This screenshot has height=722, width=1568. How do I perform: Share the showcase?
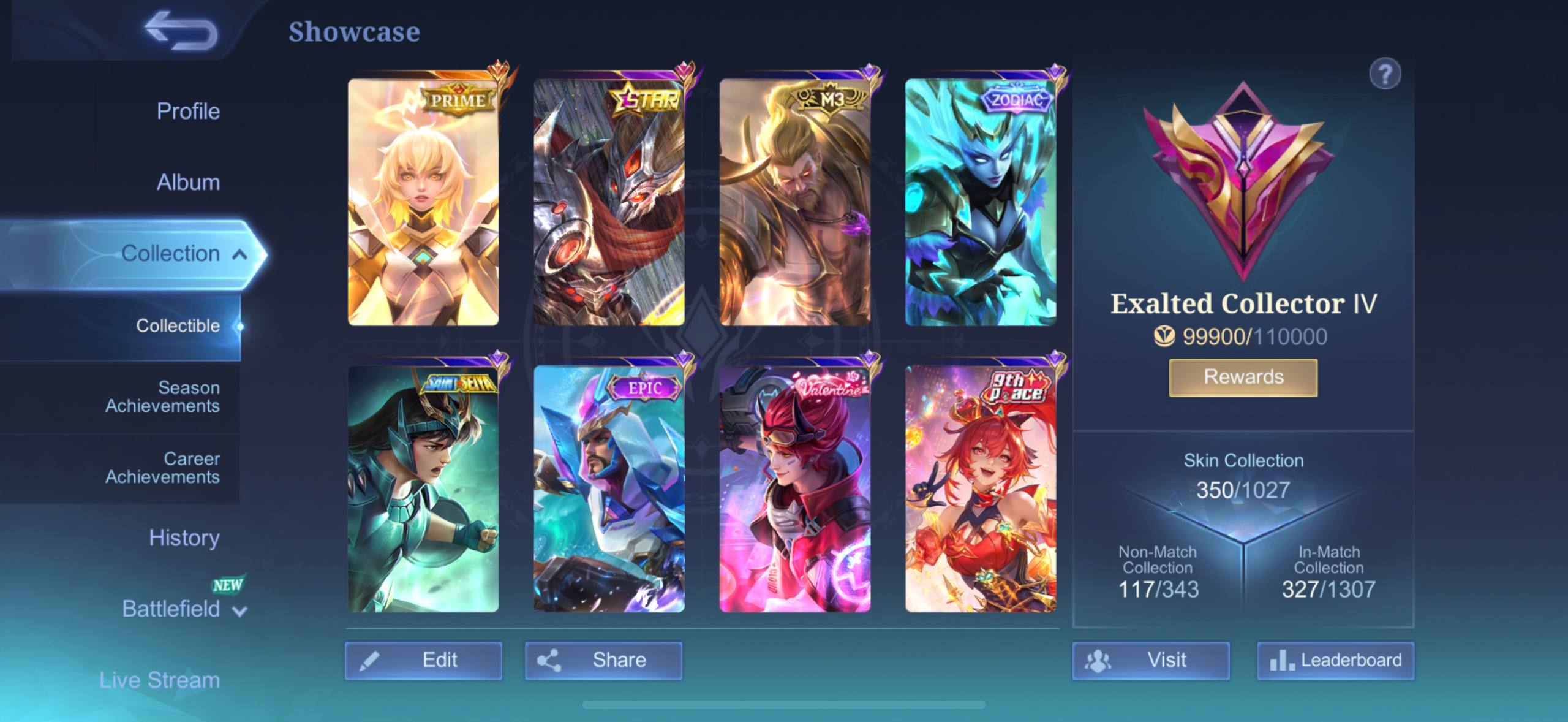[x=603, y=660]
